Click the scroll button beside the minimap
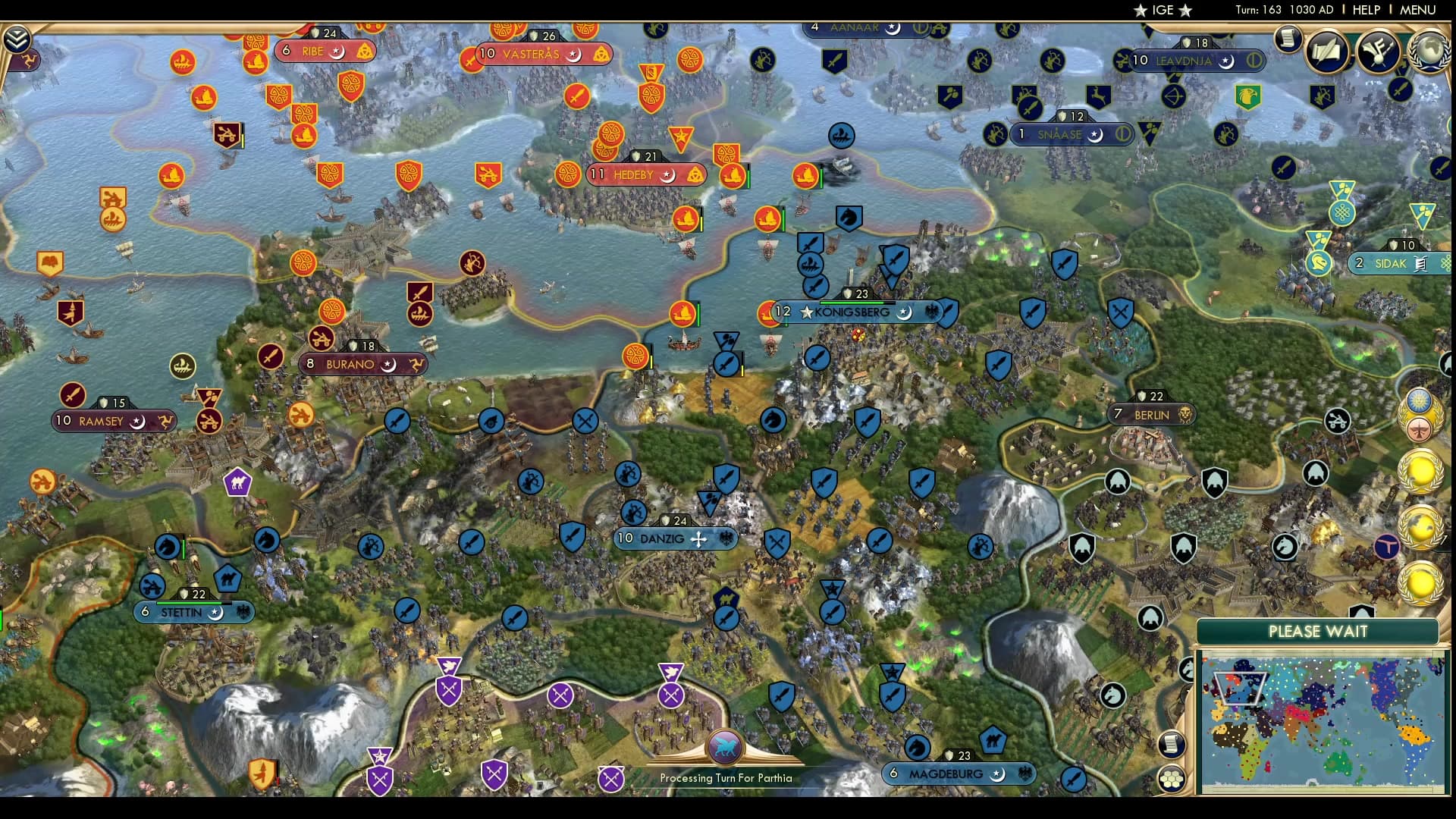This screenshot has width=1456, height=819. coord(1172,743)
